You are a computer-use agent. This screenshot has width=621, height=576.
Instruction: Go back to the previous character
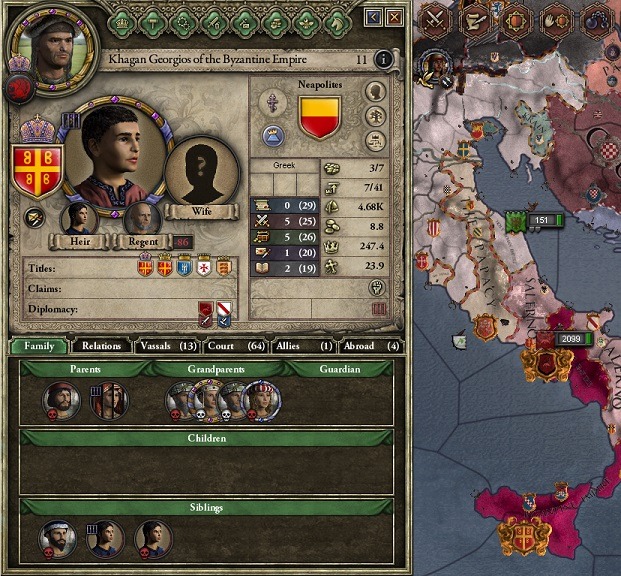[x=374, y=17]
